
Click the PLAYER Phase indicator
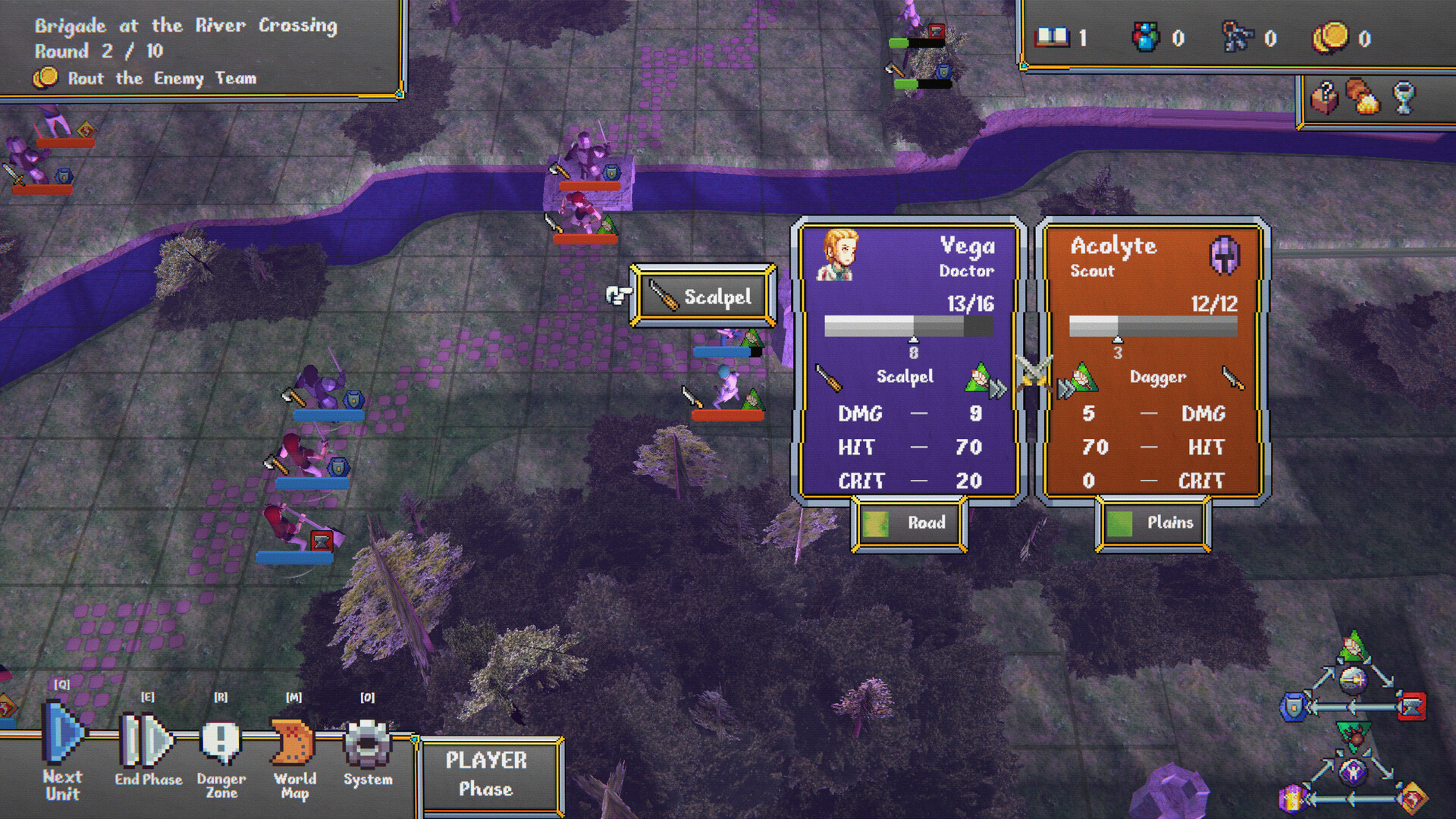[489, 775]
